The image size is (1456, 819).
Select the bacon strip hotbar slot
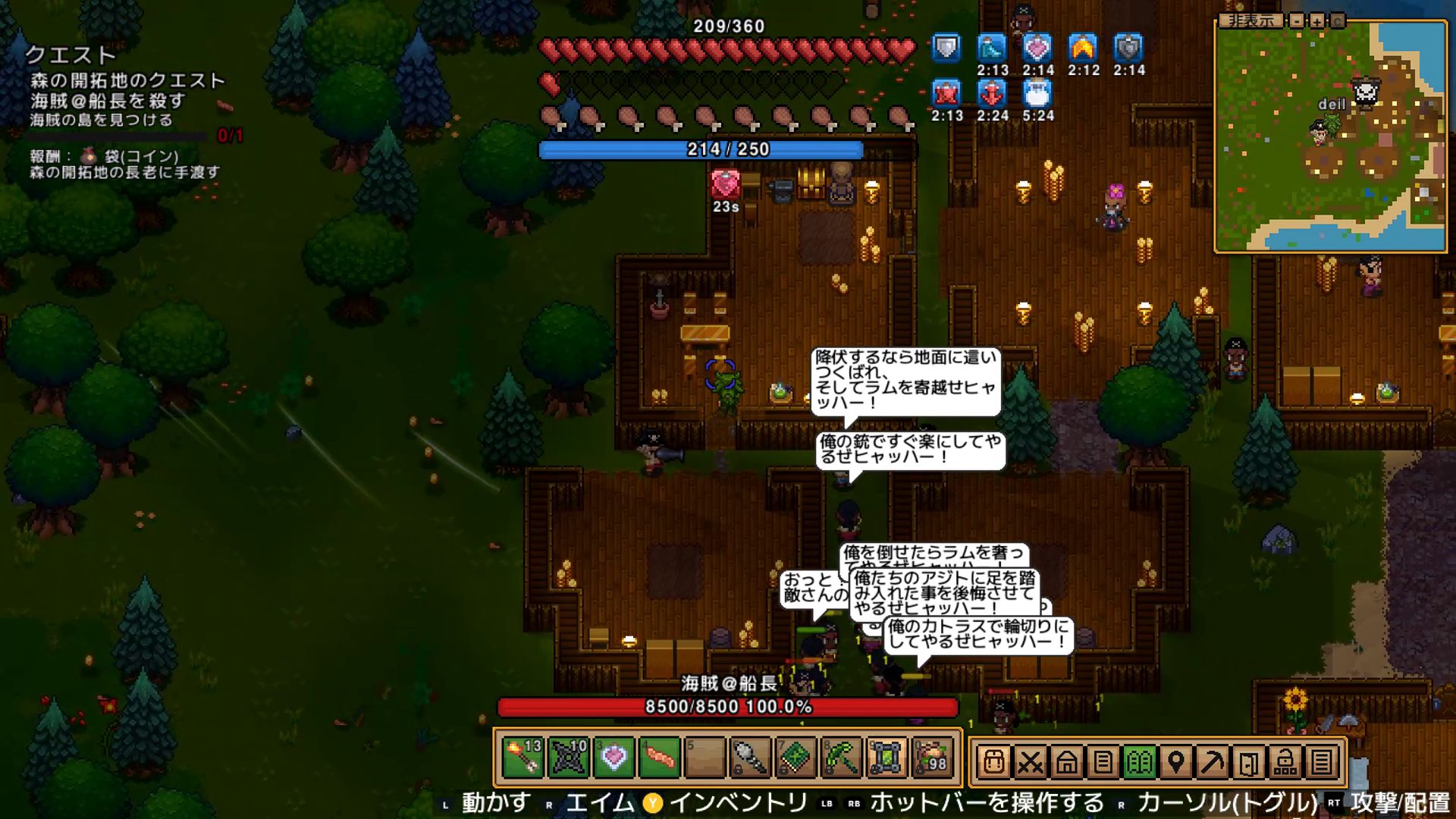(x=659, y=758)
